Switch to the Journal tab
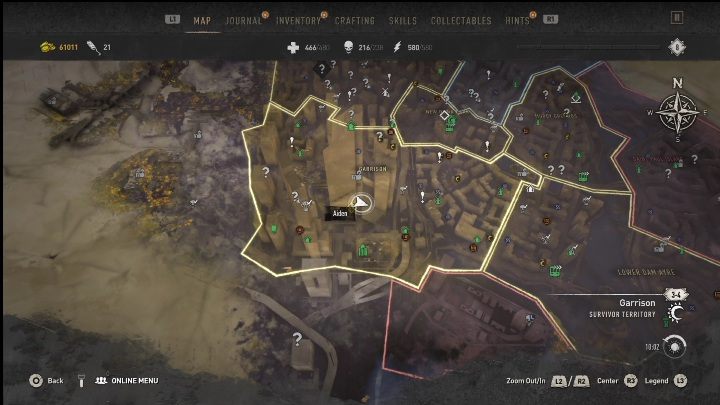720x405 pixels. pyautogui.click(x=244, y=20)
